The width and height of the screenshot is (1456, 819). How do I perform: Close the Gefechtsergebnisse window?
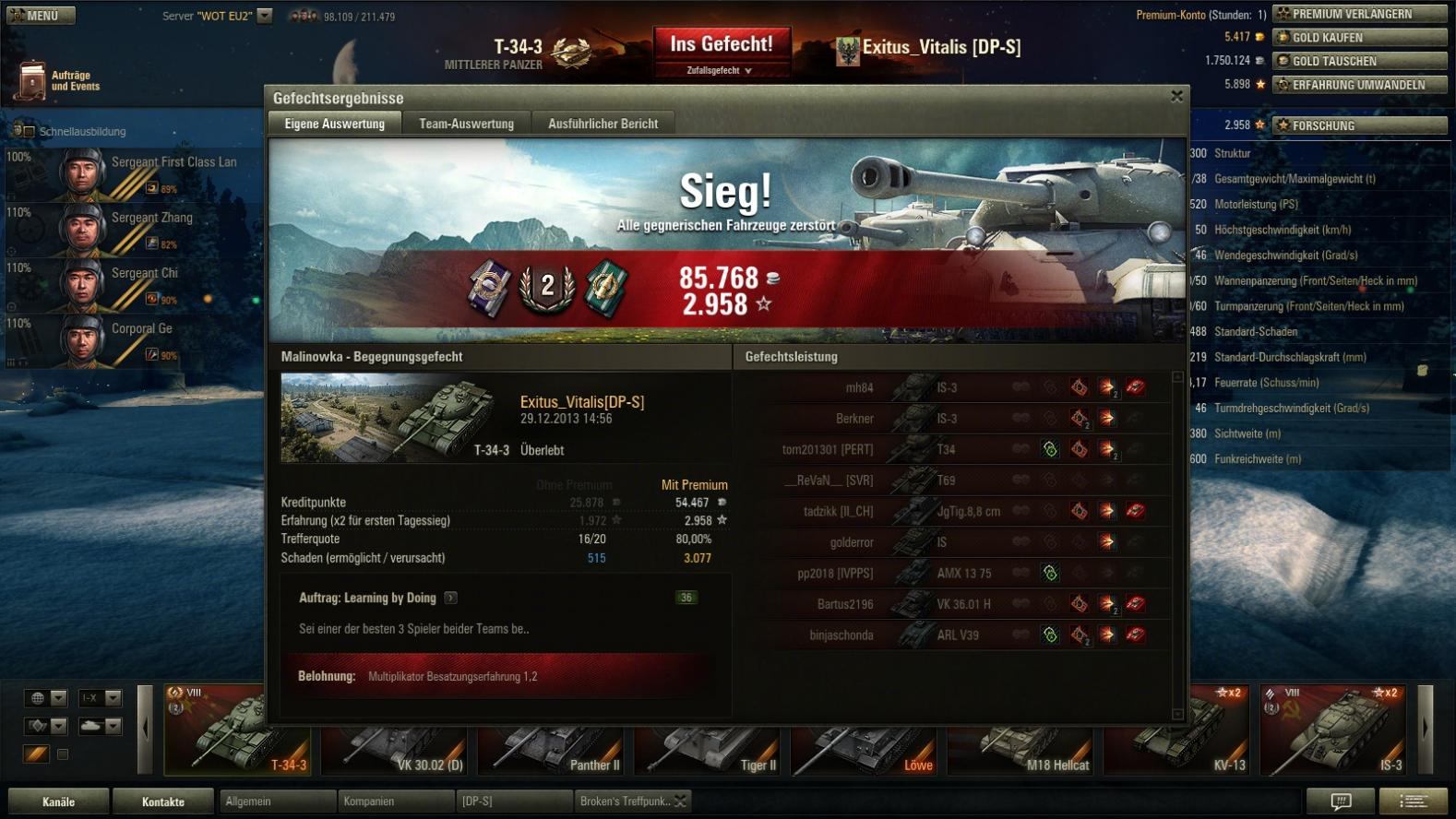(x=1176, y=96)
